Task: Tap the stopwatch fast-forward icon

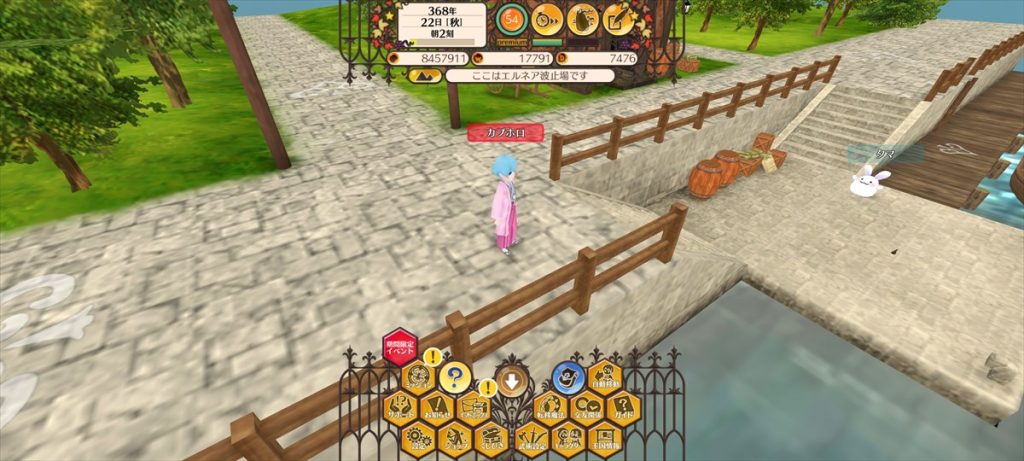Action: coord(546,18)
